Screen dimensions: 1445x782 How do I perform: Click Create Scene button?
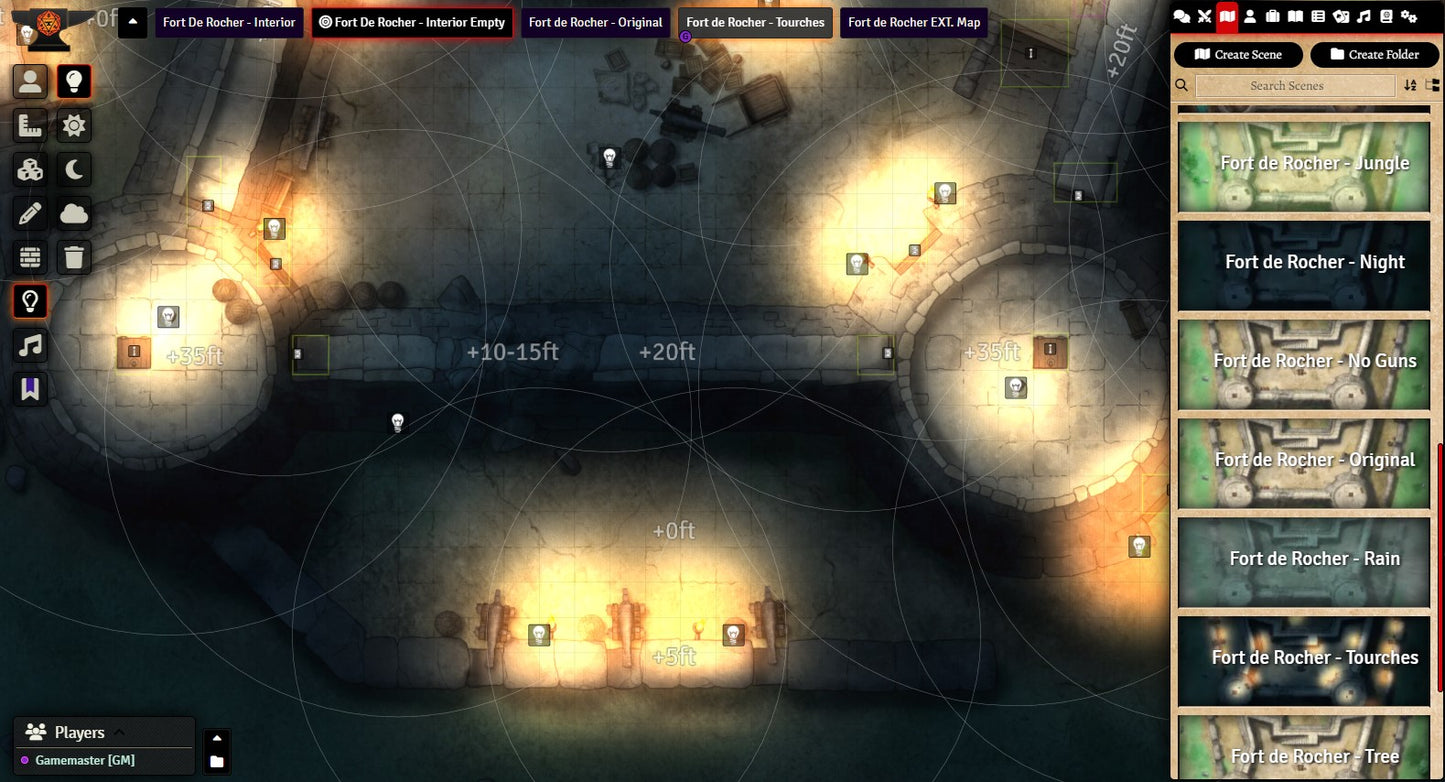(x=1238, y=54)
